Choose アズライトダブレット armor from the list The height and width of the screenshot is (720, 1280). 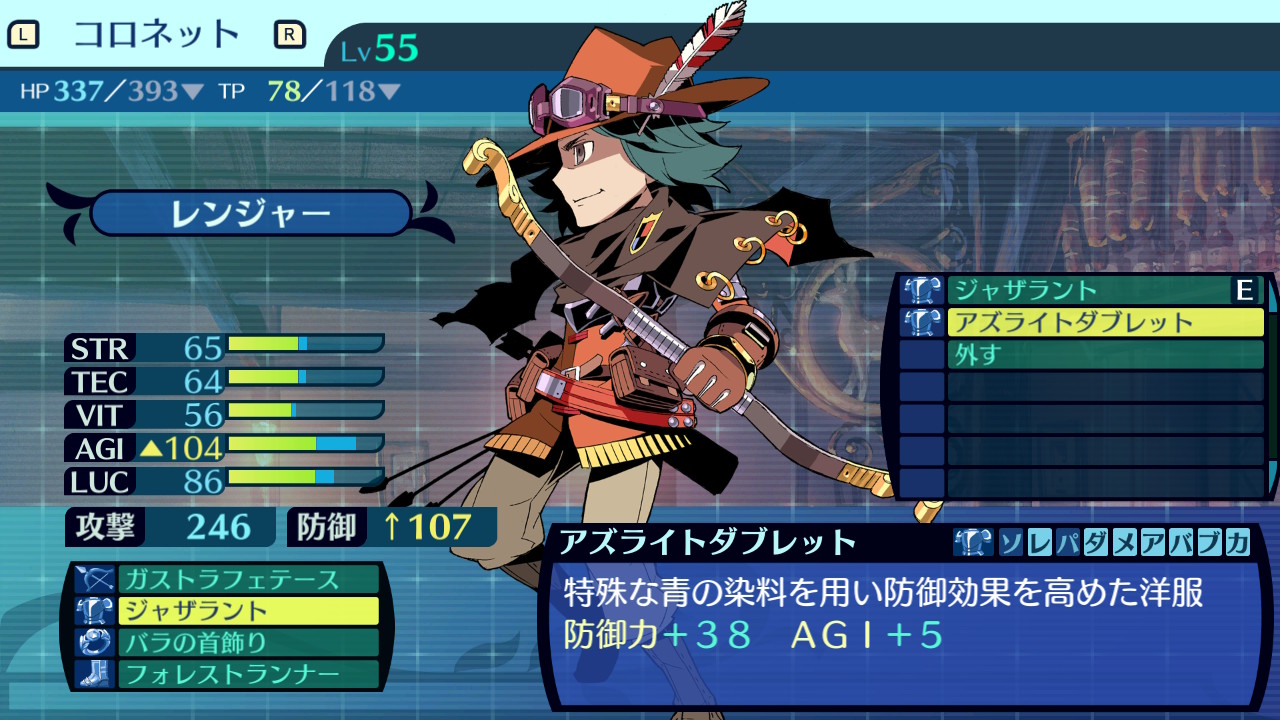pos(1104,323)
